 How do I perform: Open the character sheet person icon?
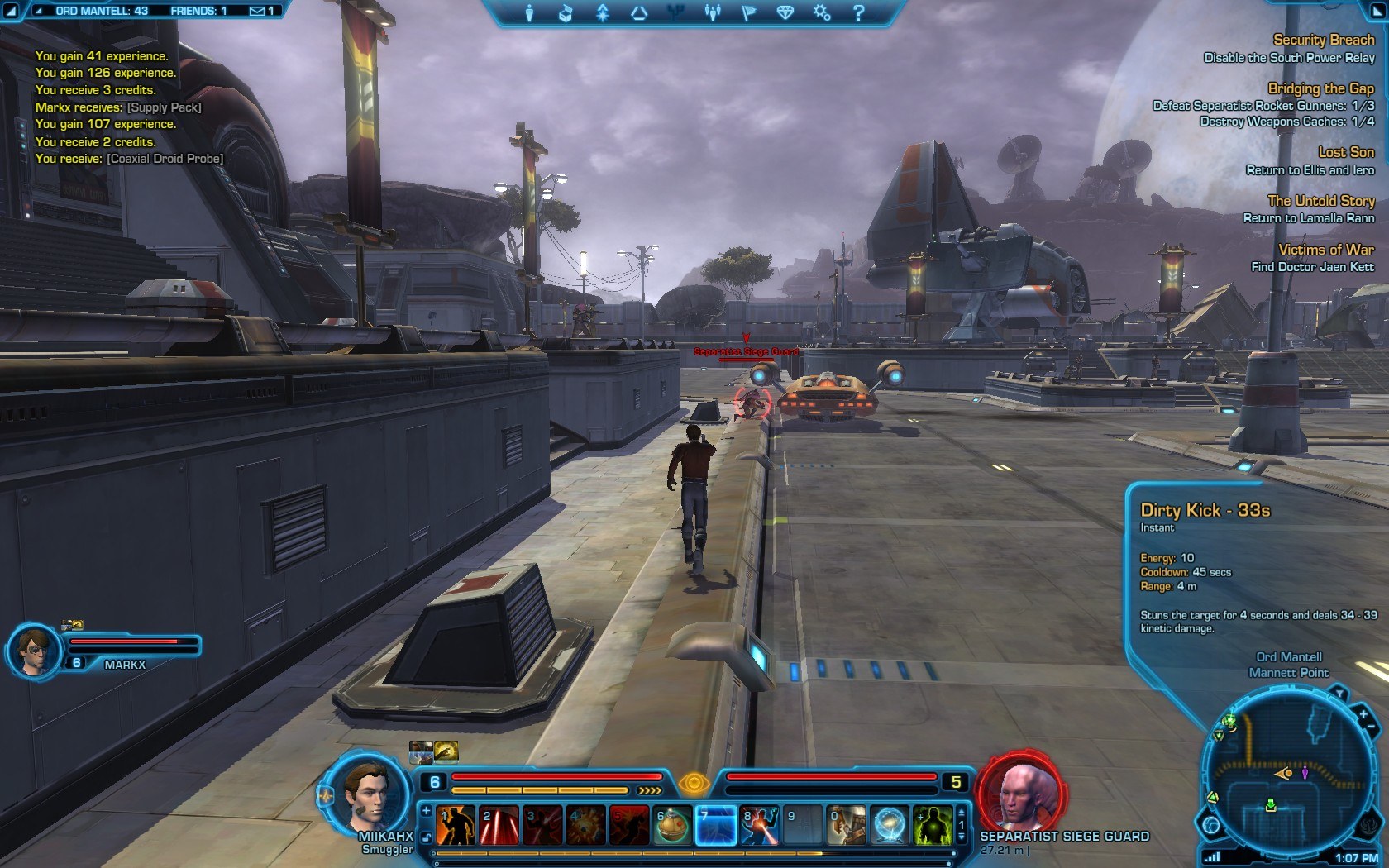pyautogui.click(x=530, y=13)
